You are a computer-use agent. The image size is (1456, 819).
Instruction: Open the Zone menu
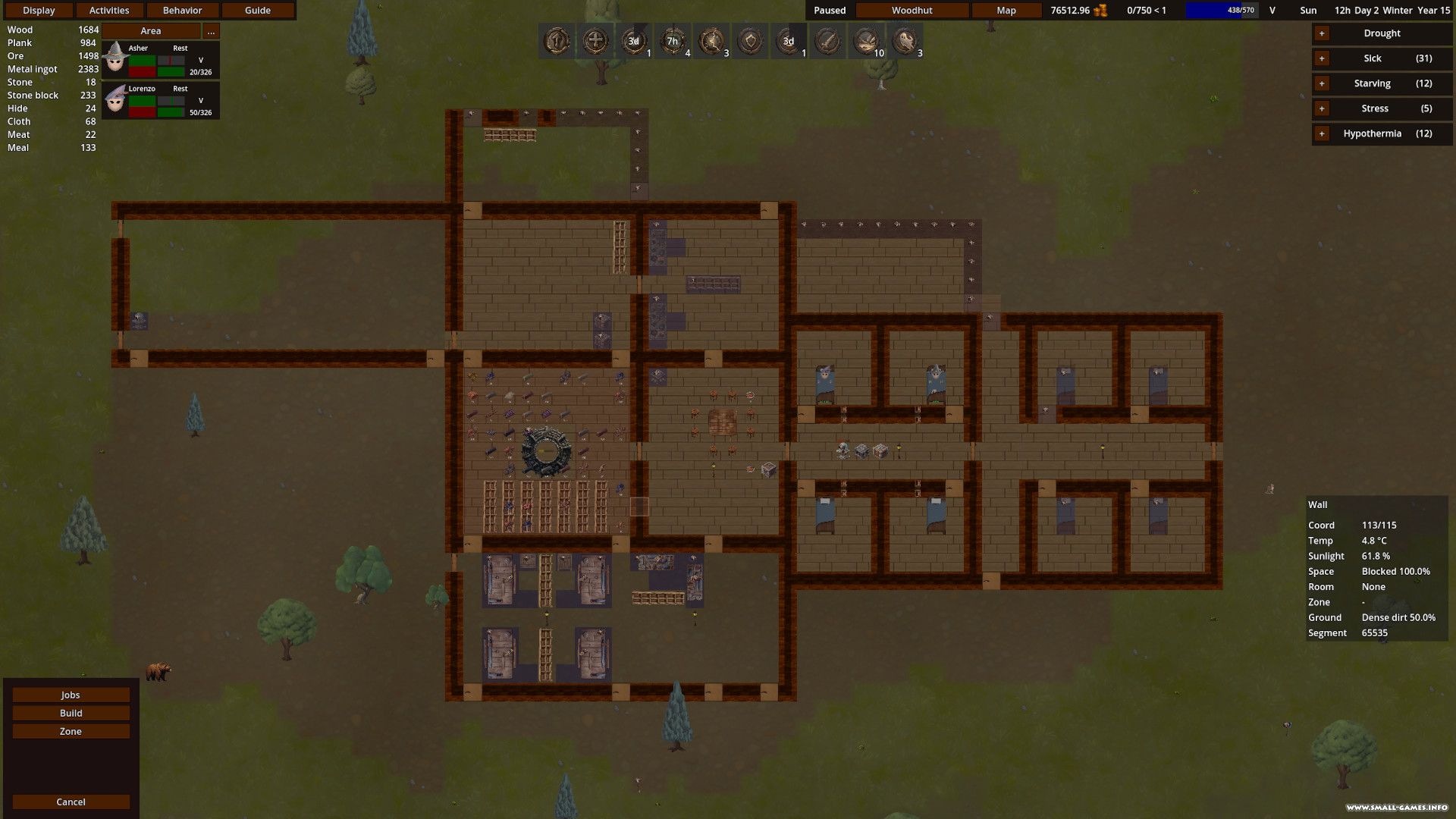[x=71, y=732]
